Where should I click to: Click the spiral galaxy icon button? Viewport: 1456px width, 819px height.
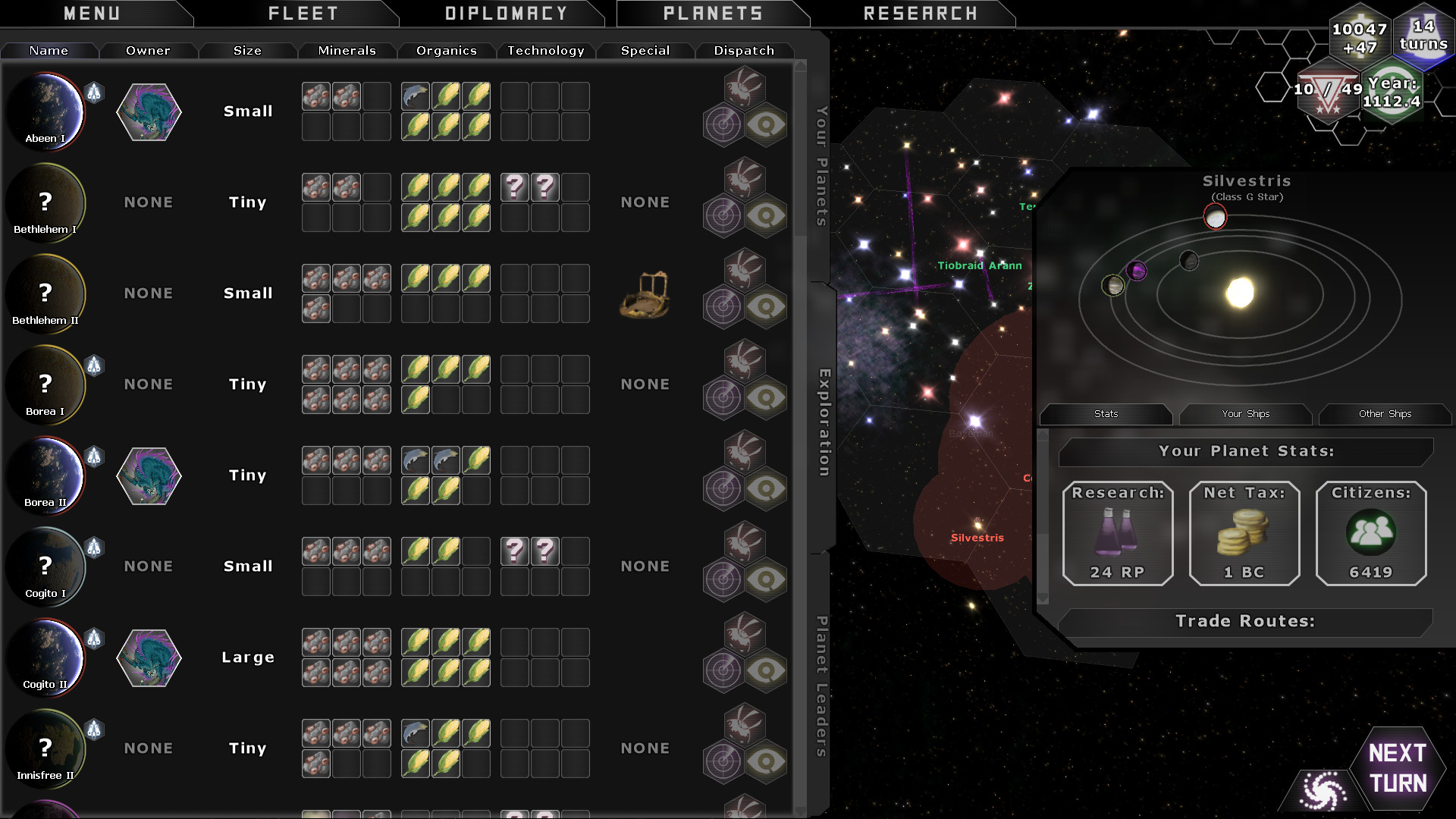click(1323, 791)
